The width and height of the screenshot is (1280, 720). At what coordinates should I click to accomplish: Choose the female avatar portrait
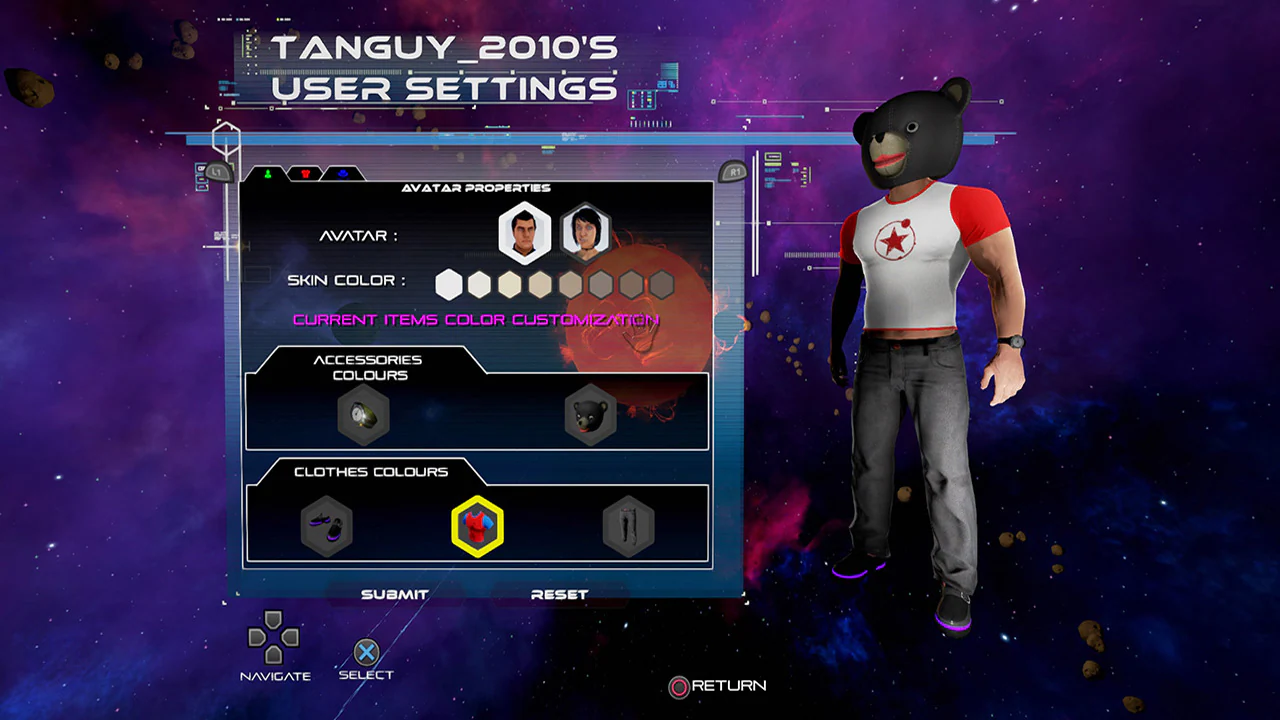[x=585, y=231]
